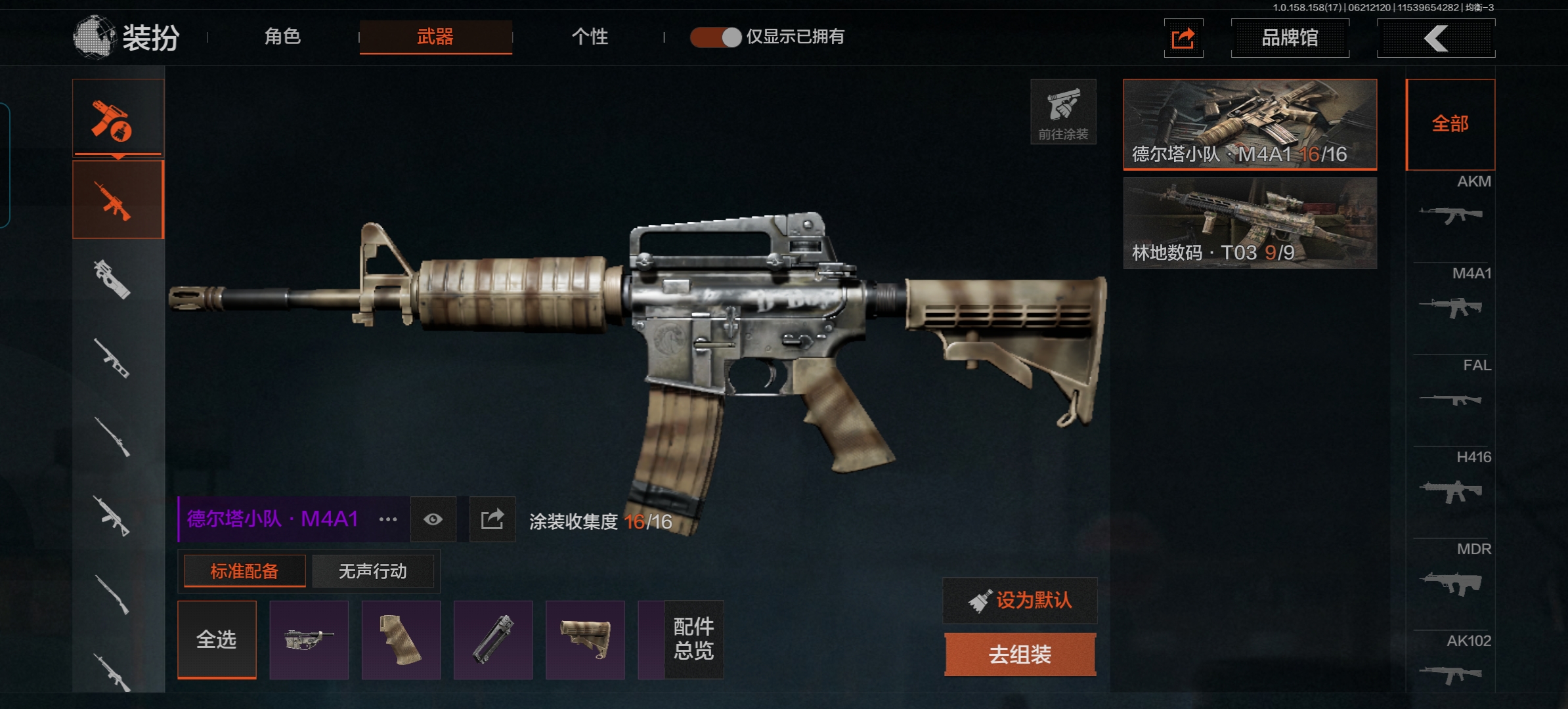Select the 德尔塔小队 M4A1 skin thumbnail
Viewport: 1568px width, 709px height.
coord(1250,124)
